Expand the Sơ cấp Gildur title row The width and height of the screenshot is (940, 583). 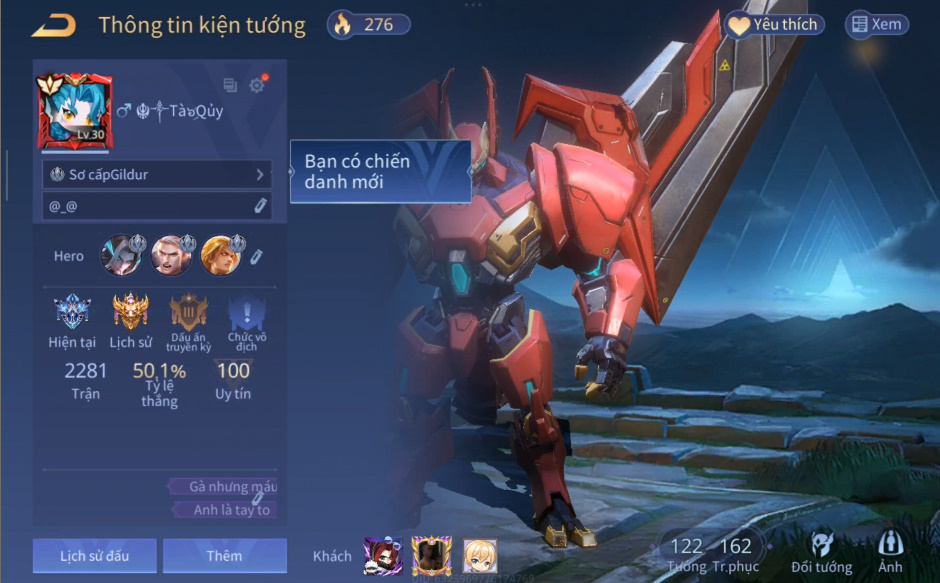pyautogui.click(x=158, y=175)
